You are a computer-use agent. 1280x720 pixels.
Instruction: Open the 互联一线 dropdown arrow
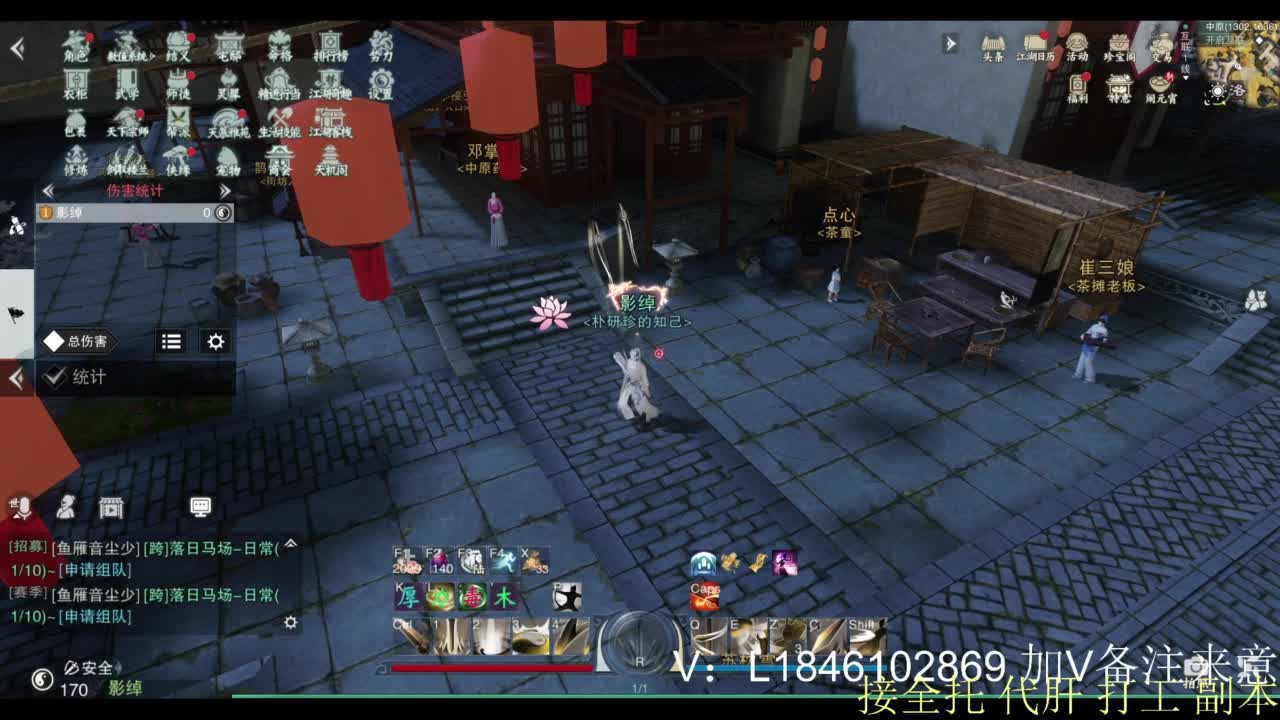1186,77
